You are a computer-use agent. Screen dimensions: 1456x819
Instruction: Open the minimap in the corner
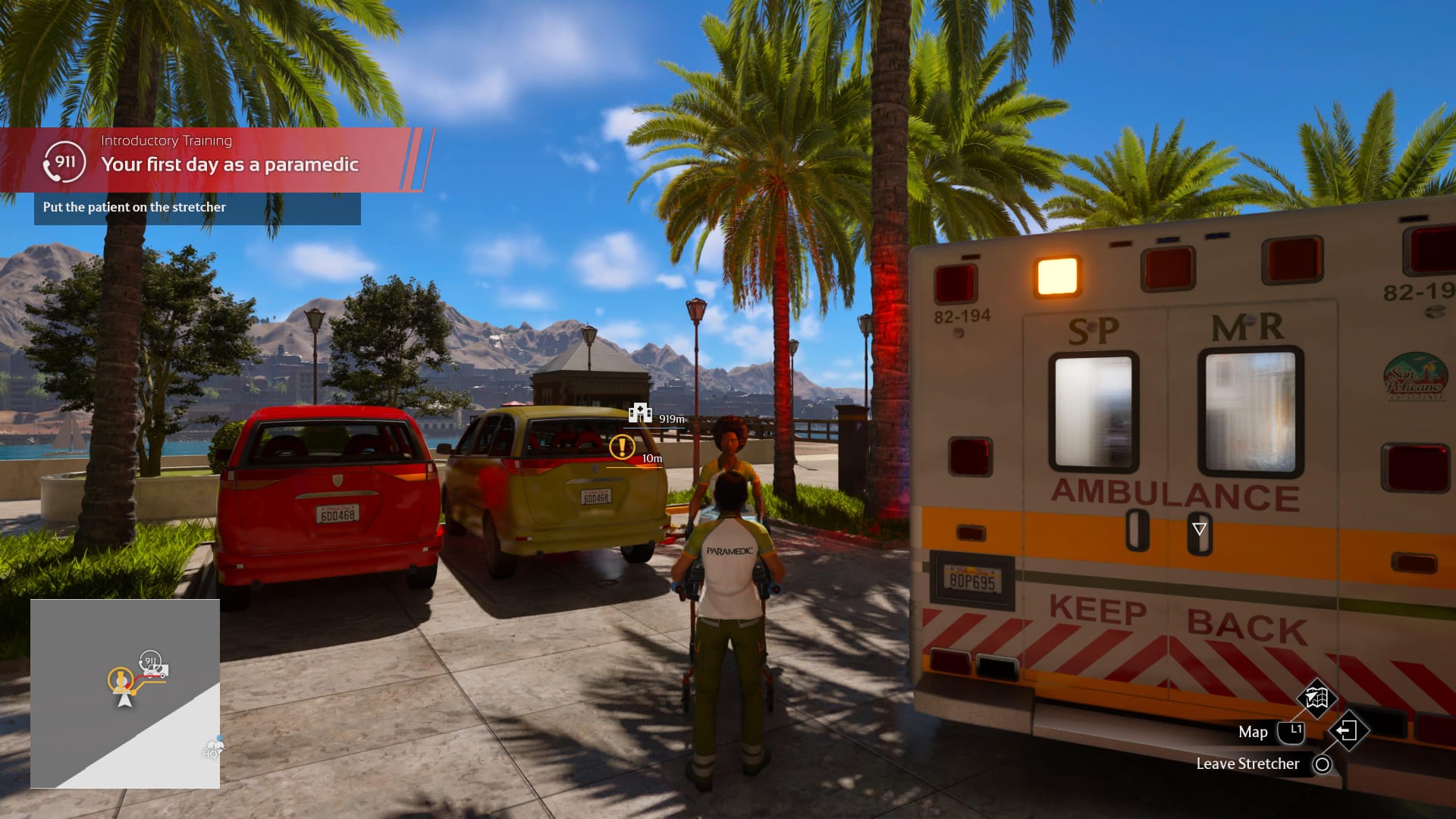point(125,693)
